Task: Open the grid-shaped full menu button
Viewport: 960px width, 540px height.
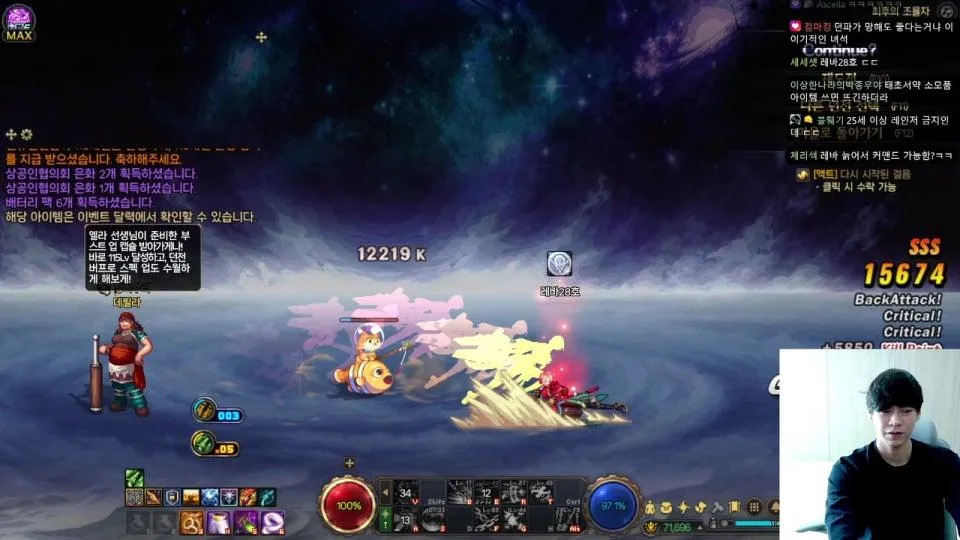Action: click(x=755, y=508)
